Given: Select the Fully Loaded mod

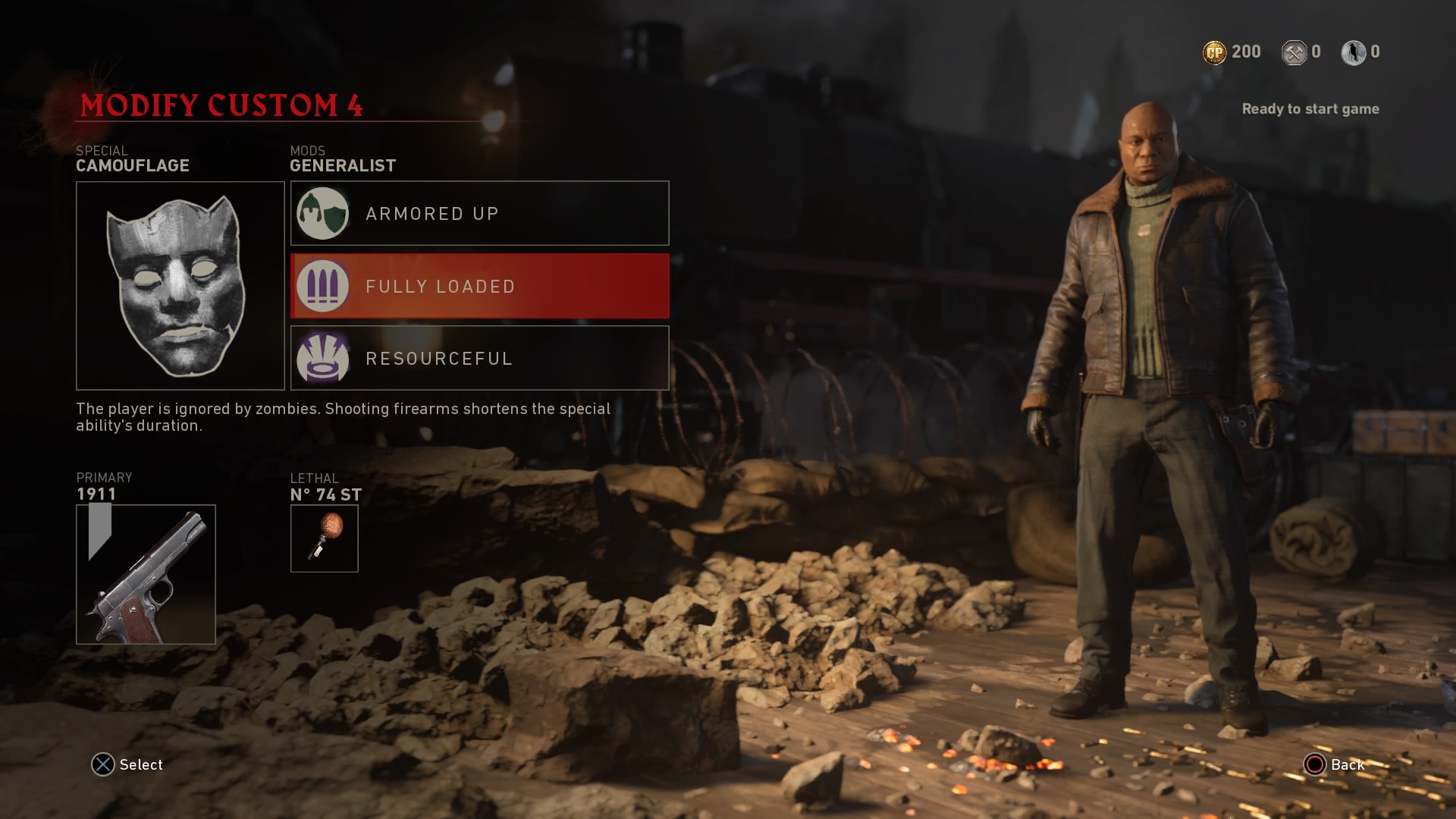Looking at the screenshot, I should 479,286.
